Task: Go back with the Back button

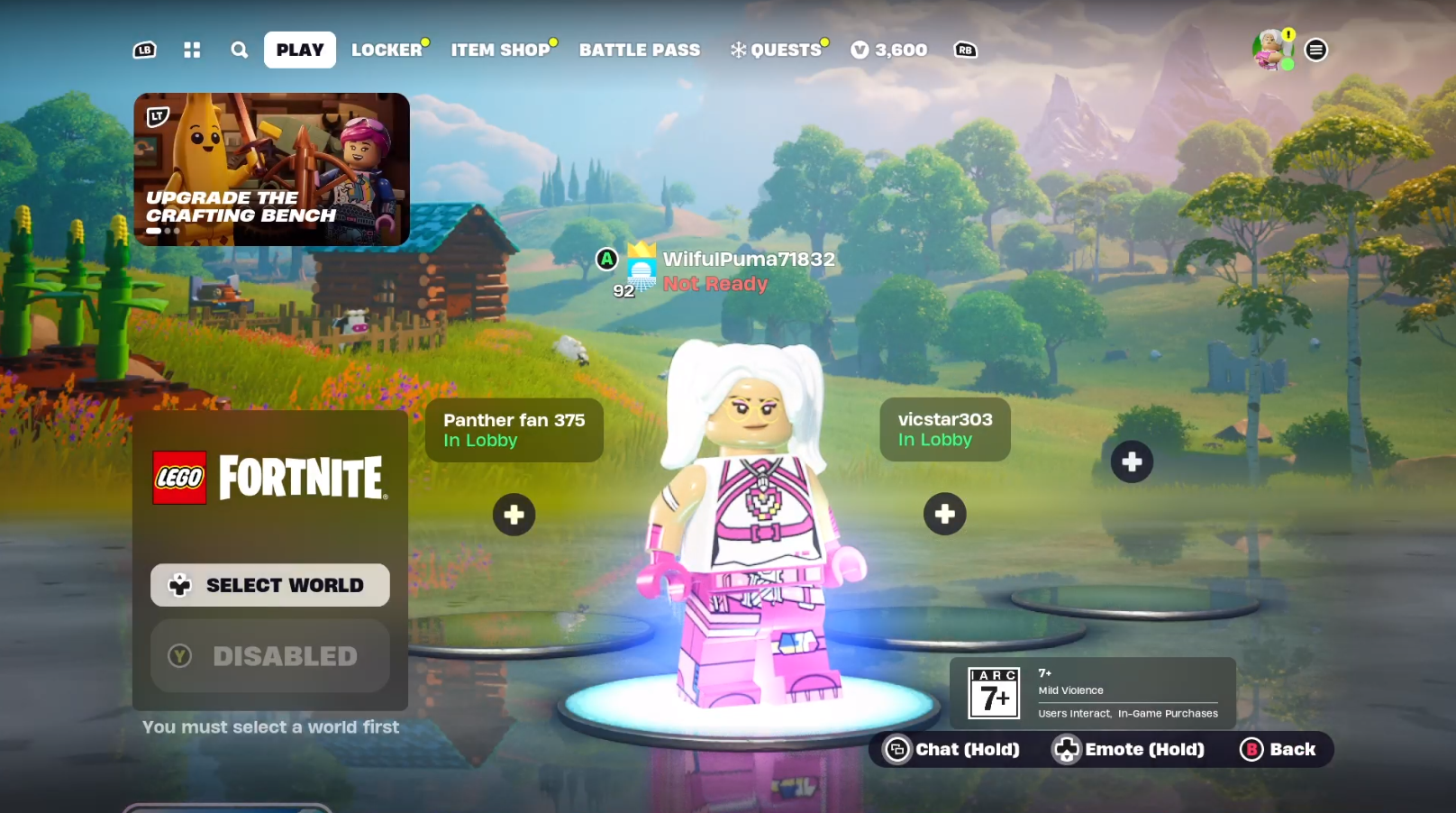Action: (x=1279, y=749)
